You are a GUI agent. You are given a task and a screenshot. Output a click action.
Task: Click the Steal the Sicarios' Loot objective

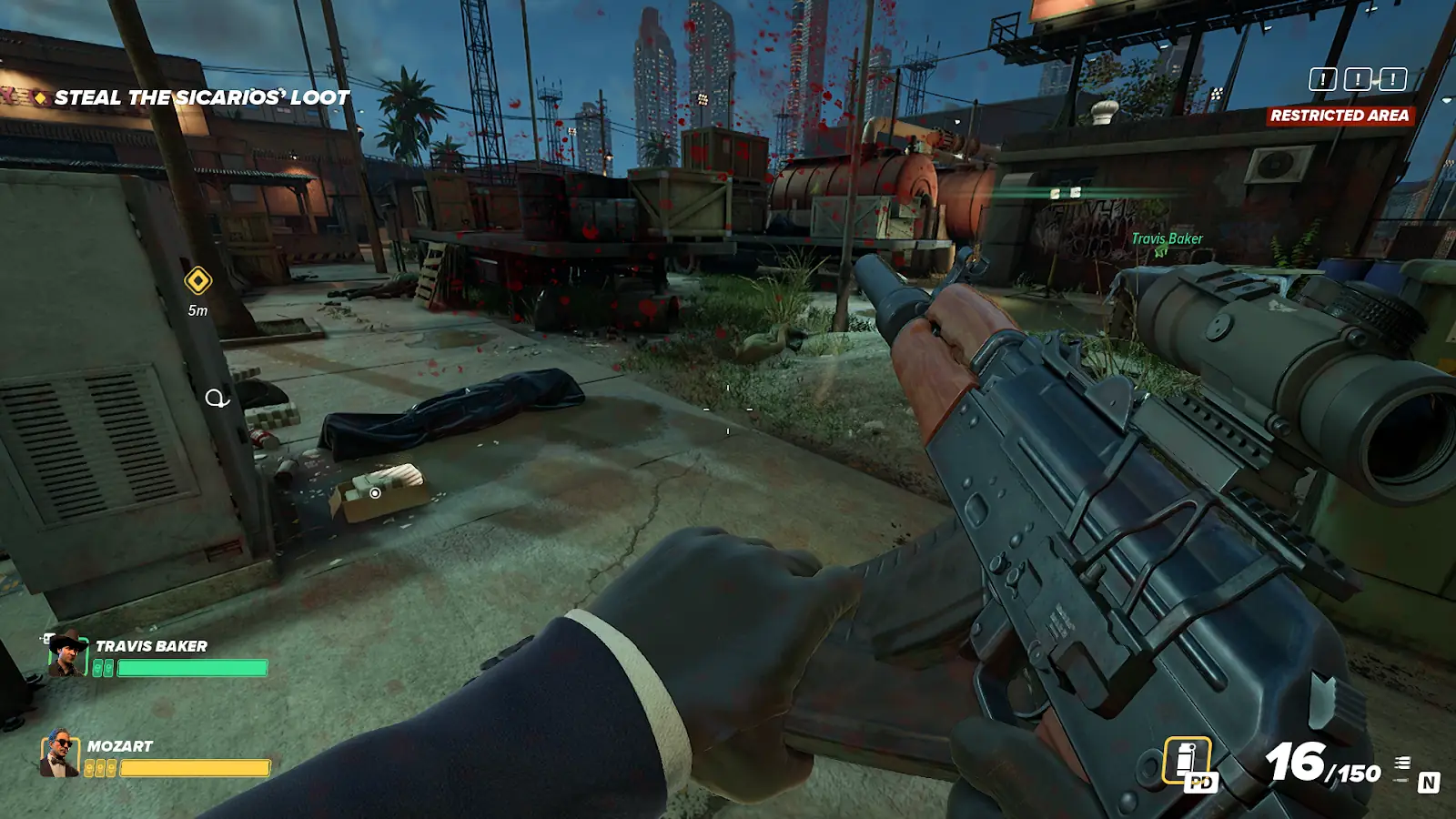tap(201, 97)
